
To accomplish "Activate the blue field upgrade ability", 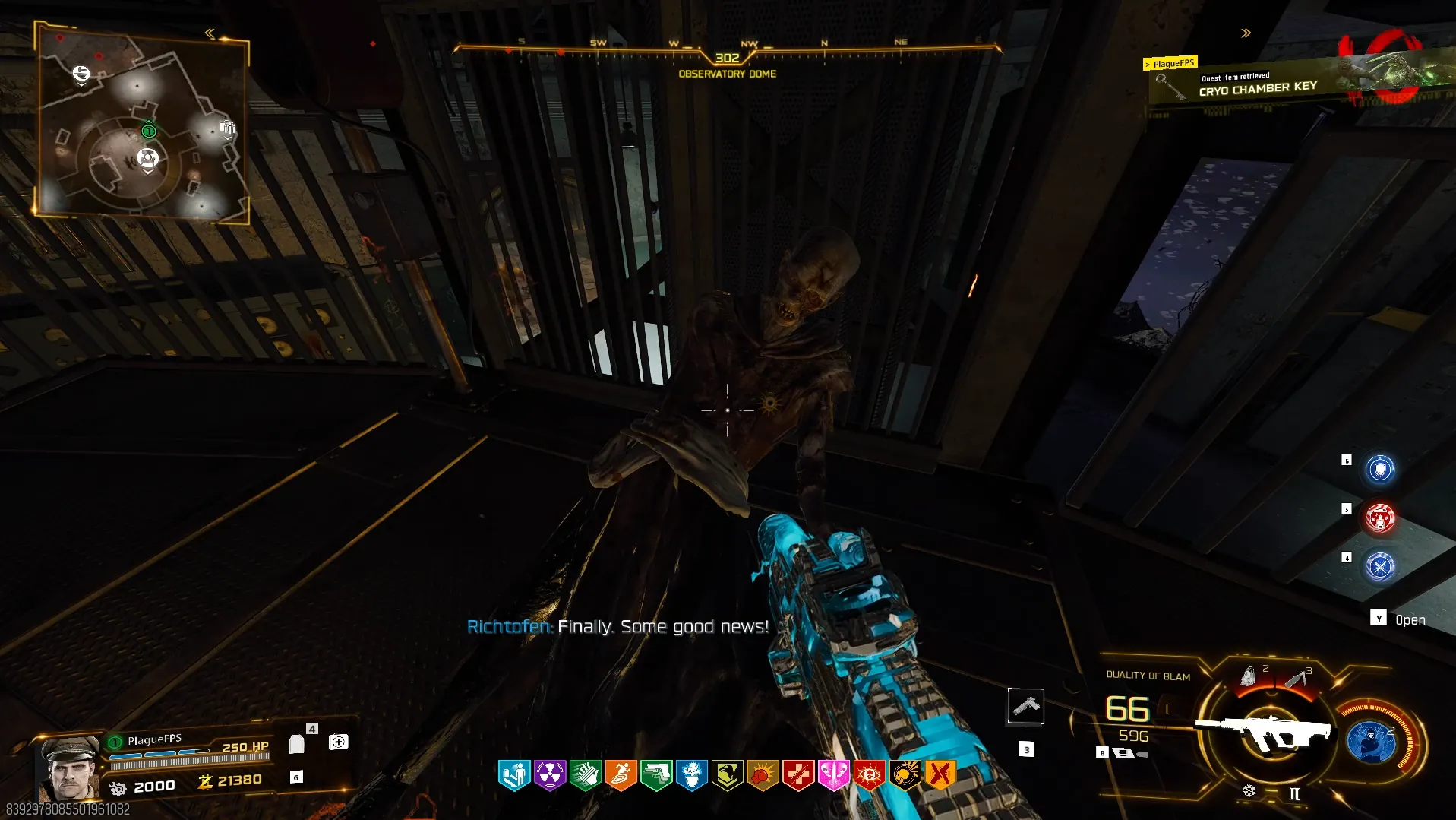I will 1371,741.
